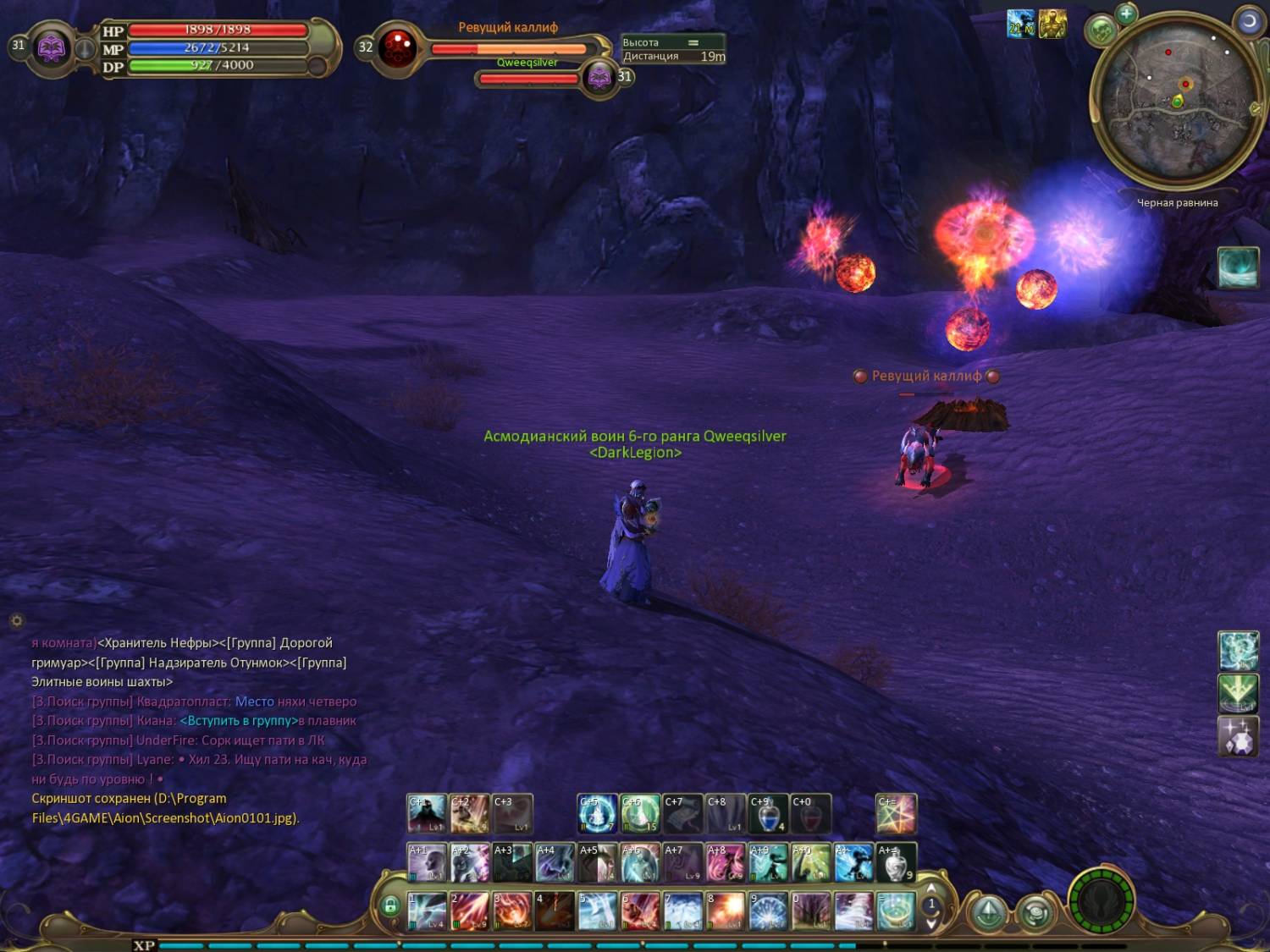The image size is (1270, 952).
Task: Cast the frost burst skill in slot 9
Action: click(x=768, y=911)
